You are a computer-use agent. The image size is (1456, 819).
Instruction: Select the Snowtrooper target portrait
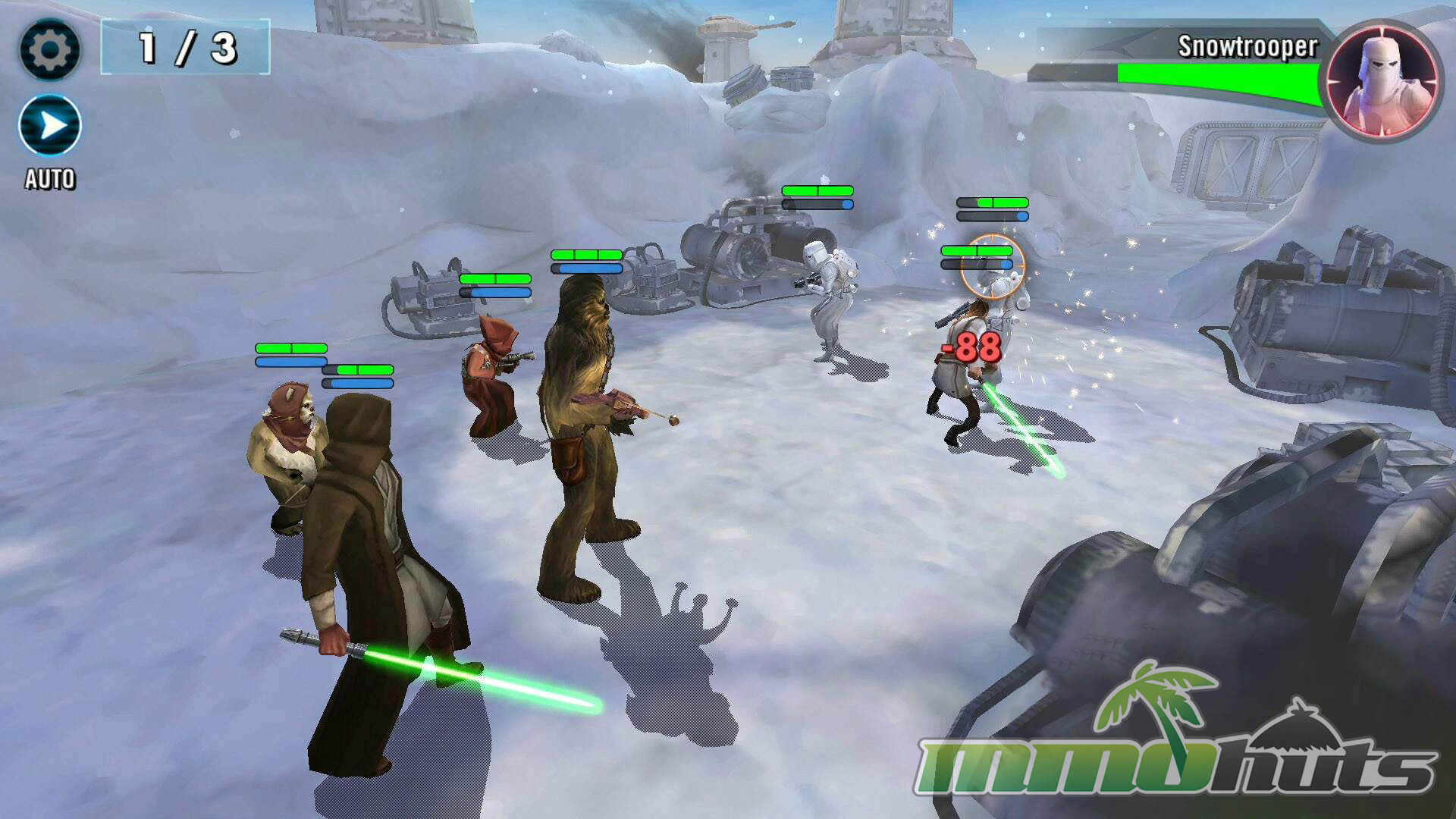tap(1382, 82)
